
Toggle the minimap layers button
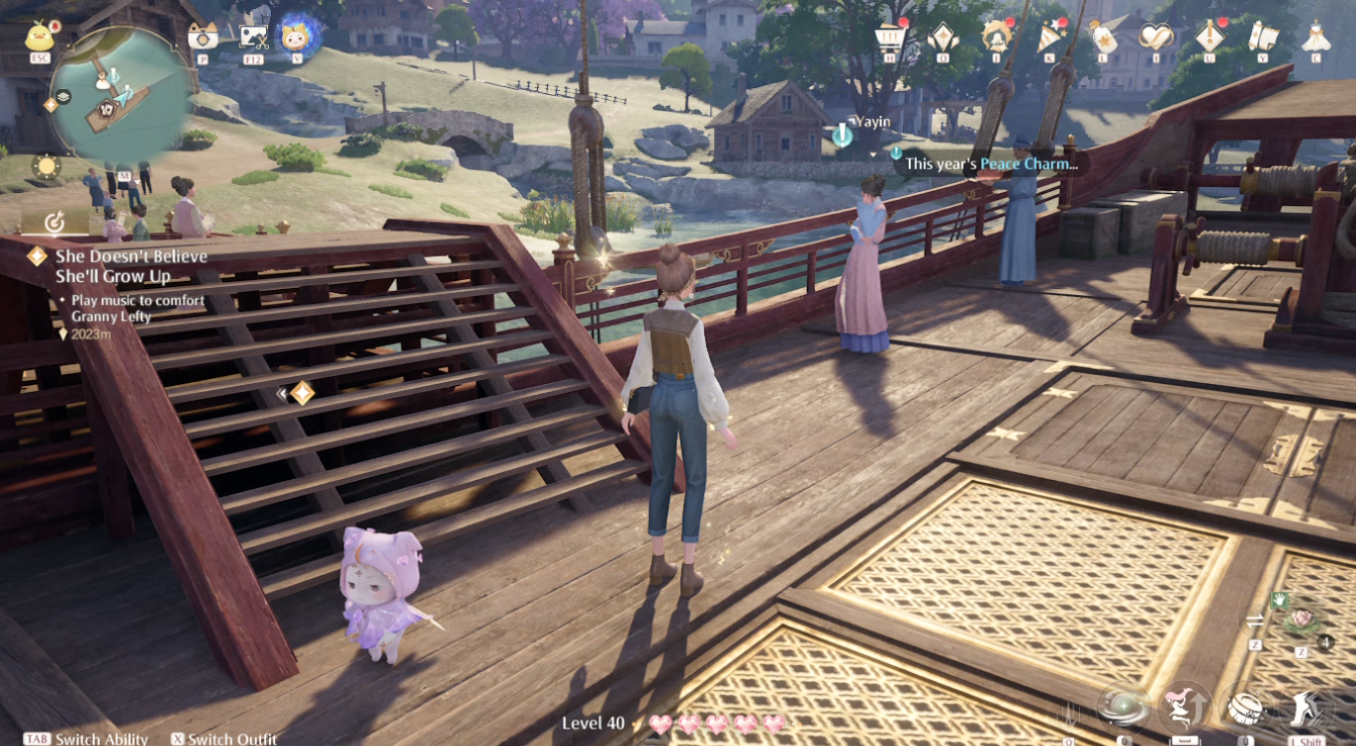63,96
